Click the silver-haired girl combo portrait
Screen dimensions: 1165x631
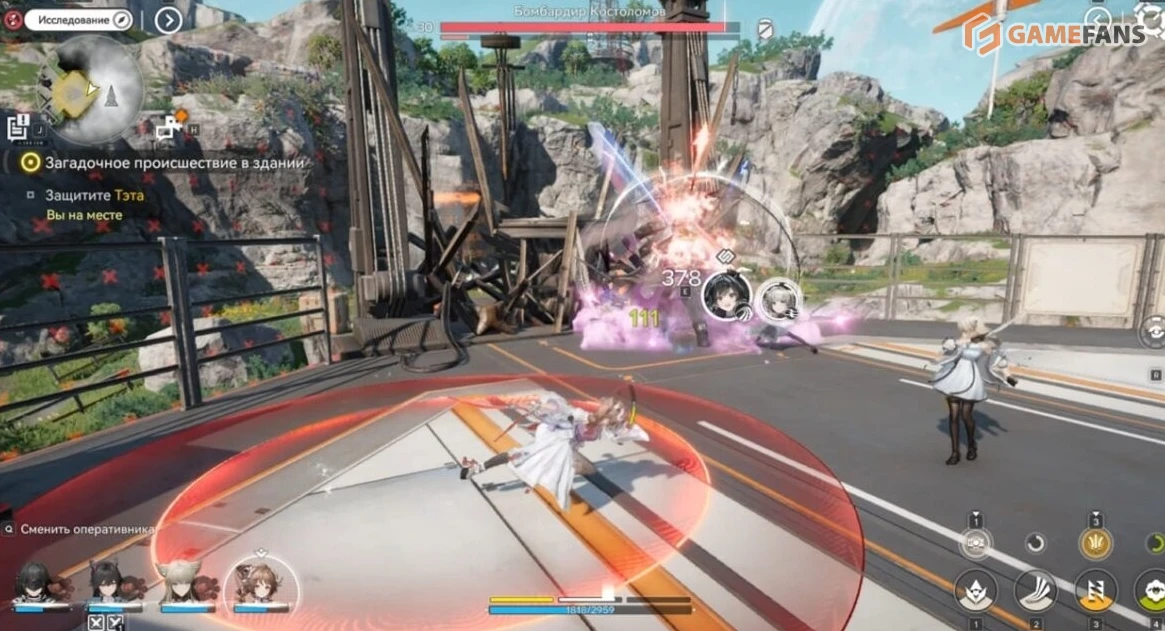click(x=776, y=298)
